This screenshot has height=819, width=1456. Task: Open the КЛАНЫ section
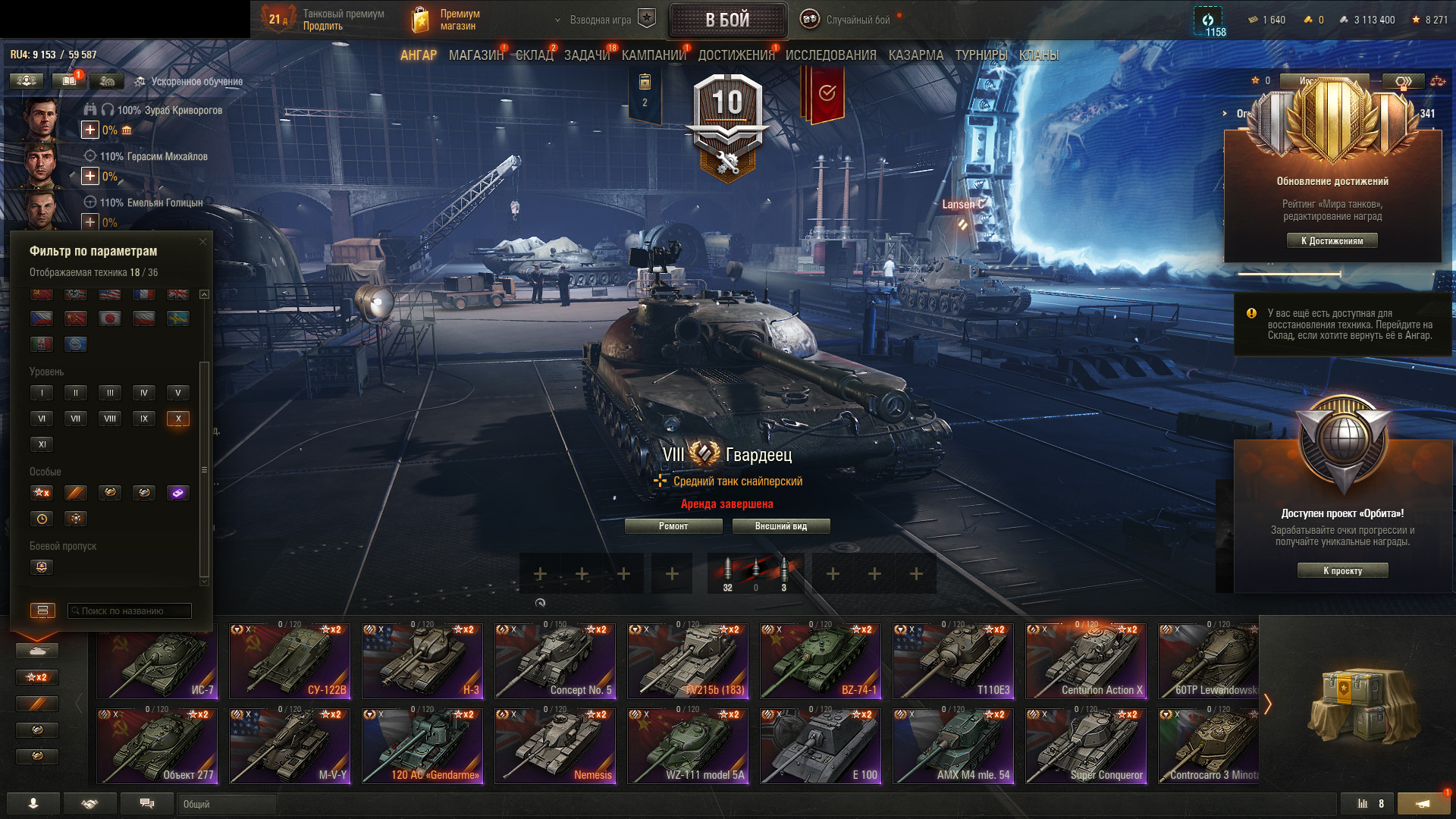tap(1038, 55)
